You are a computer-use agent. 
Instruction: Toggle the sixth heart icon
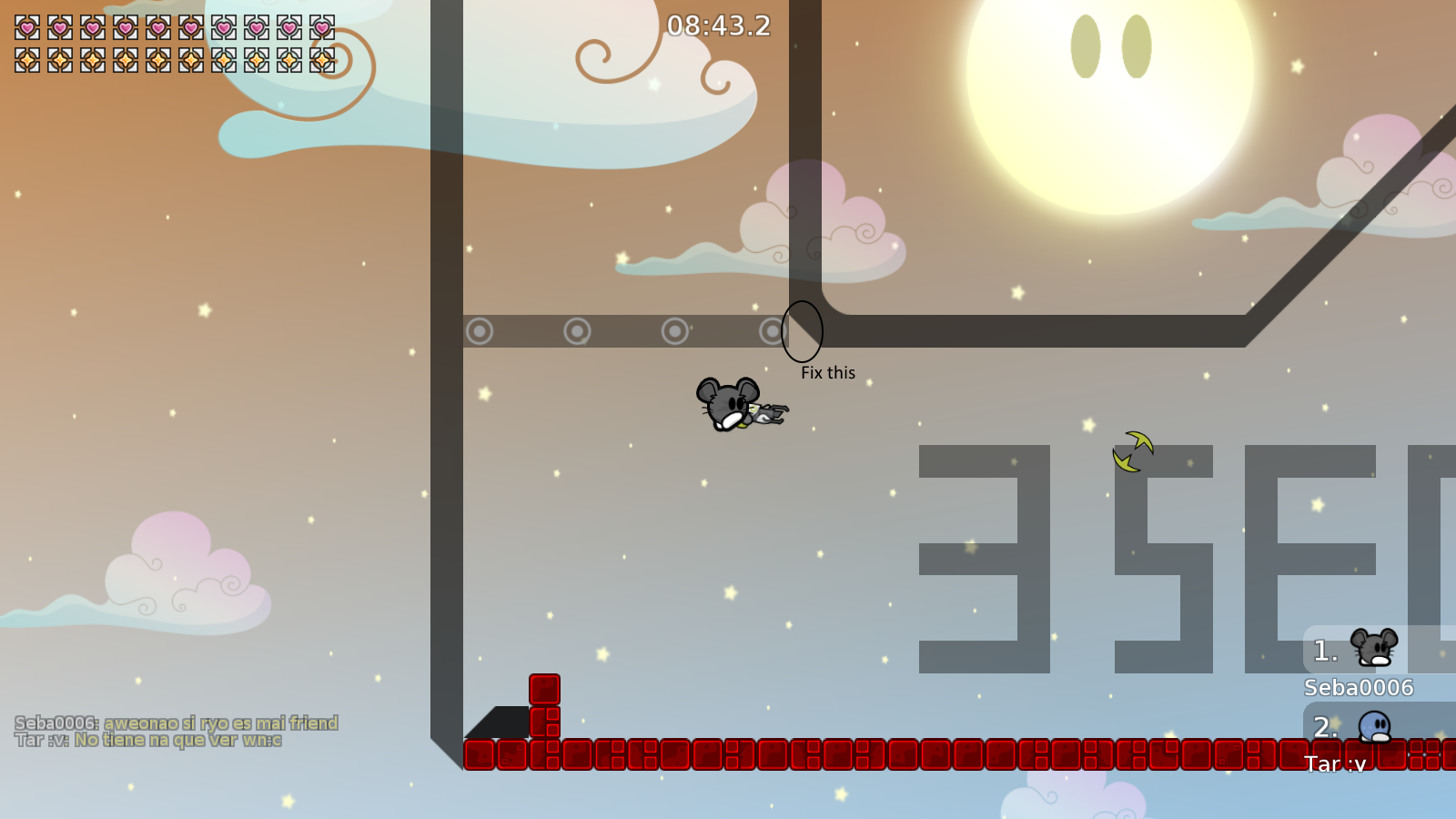(x=193, y=26)
